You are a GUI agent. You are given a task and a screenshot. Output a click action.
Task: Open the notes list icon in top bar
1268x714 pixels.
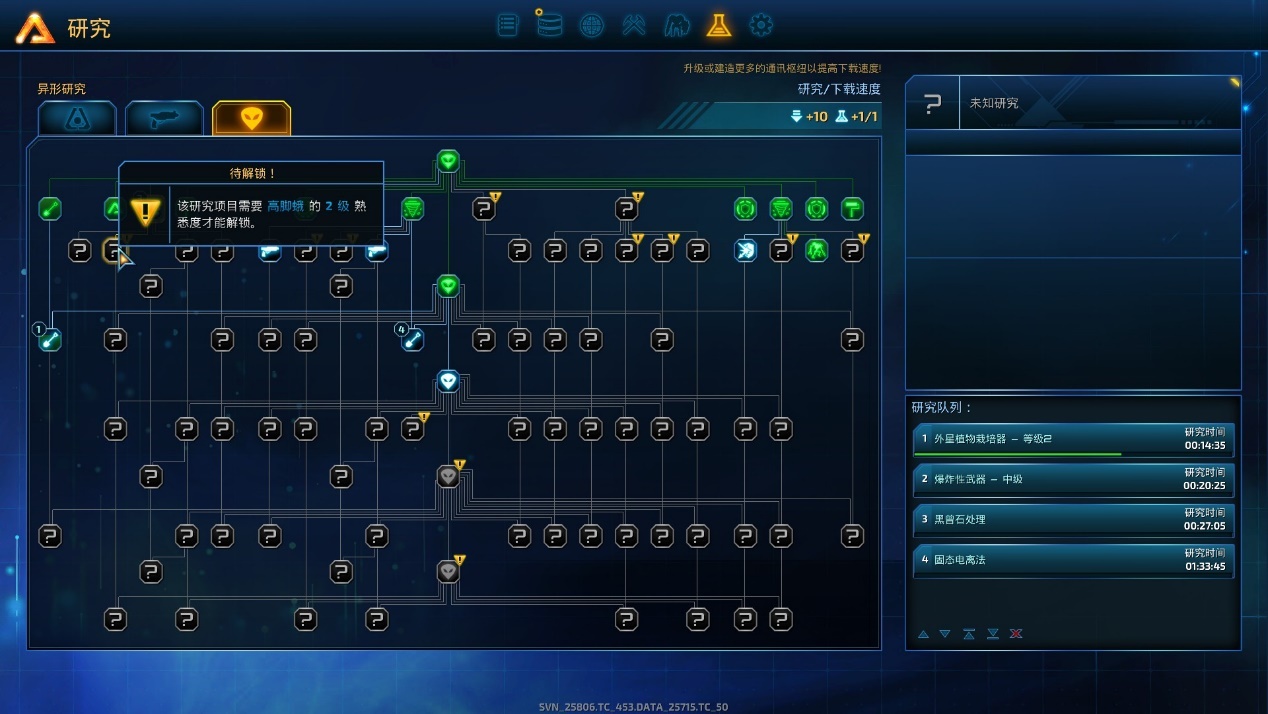(508, 25)
